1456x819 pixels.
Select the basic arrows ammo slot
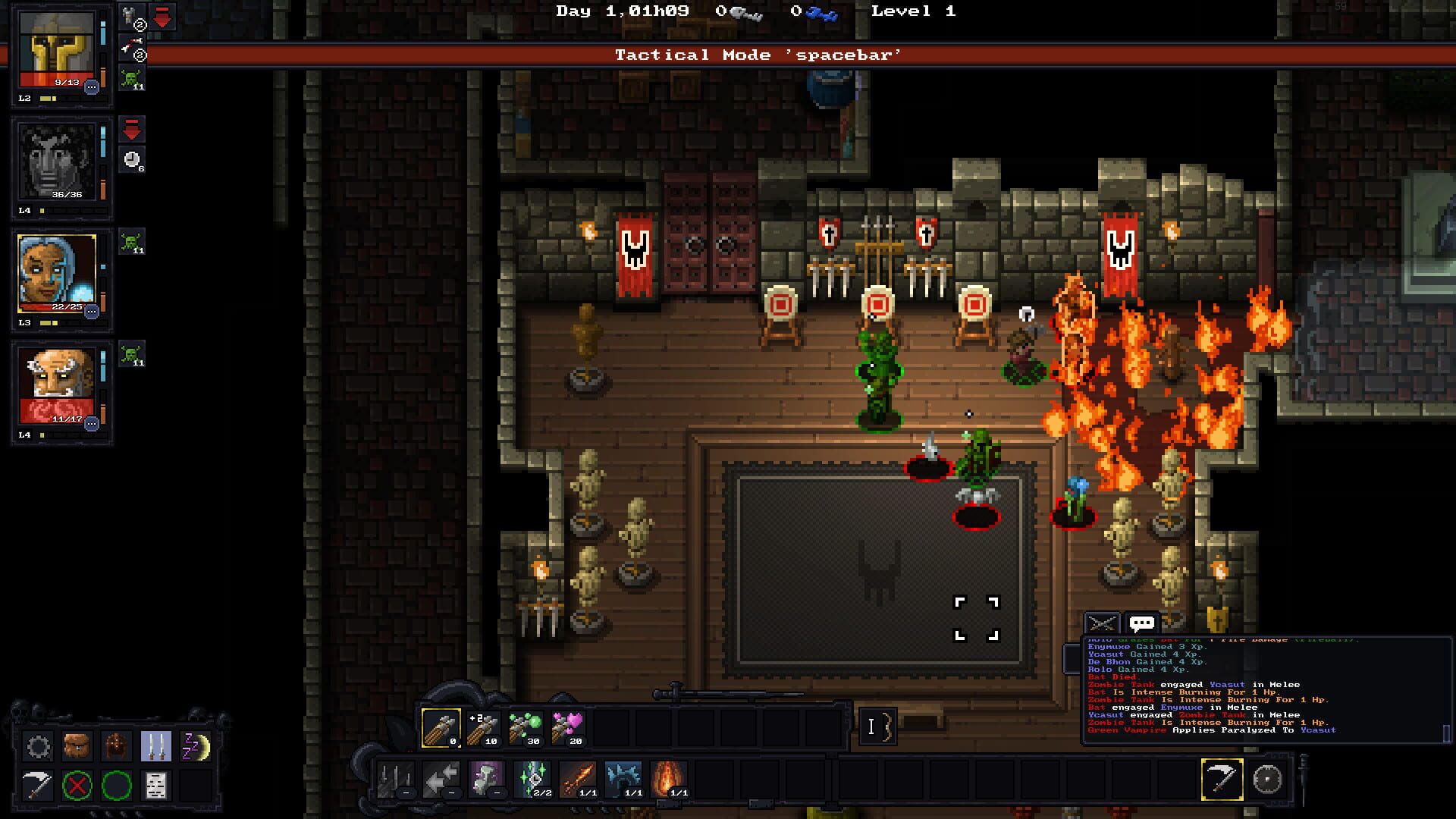pos(441,729)
